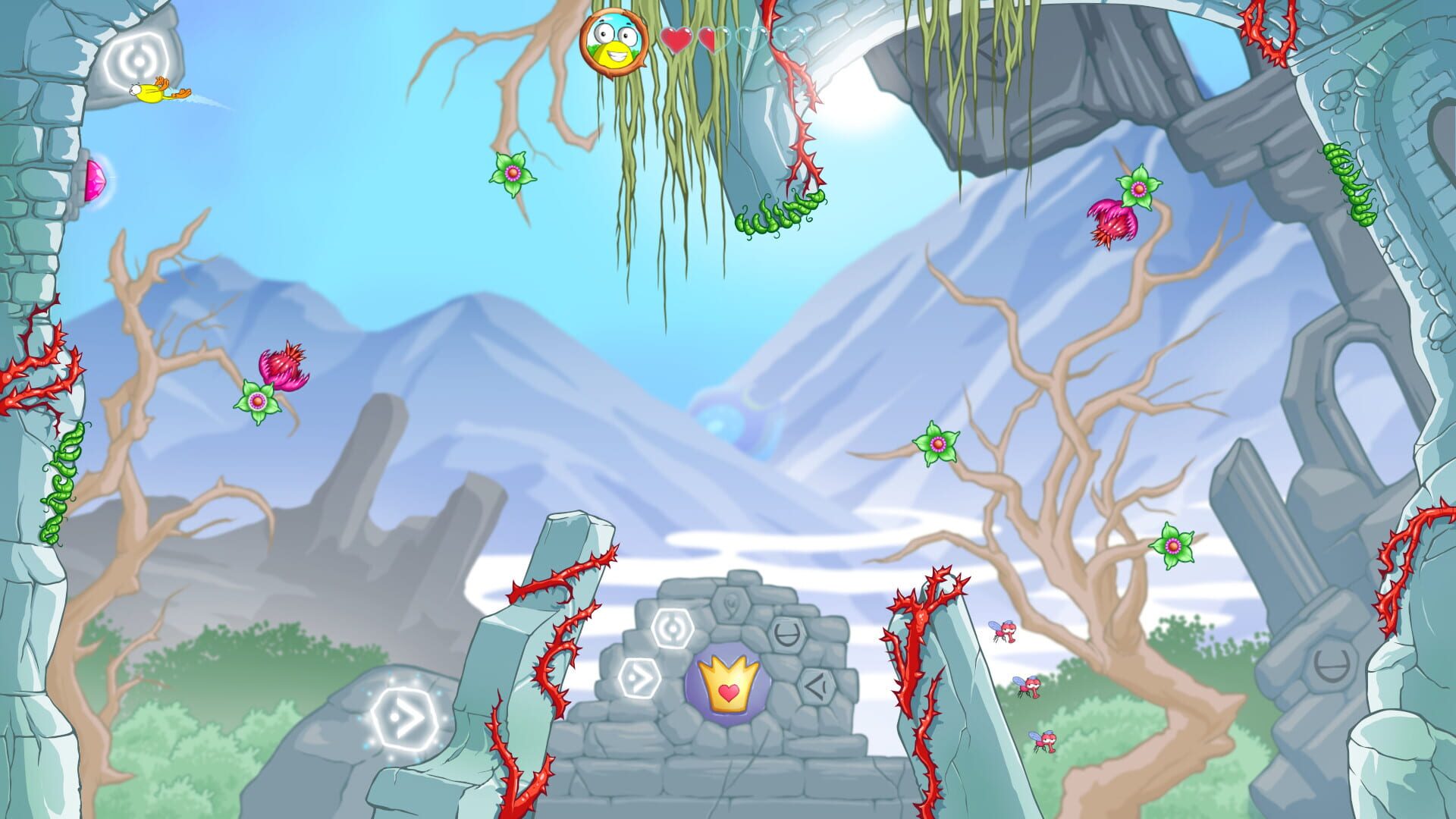Select the horseshoe rune tile on the stone arch
1456x819 pixels.
tap(786, 634)
